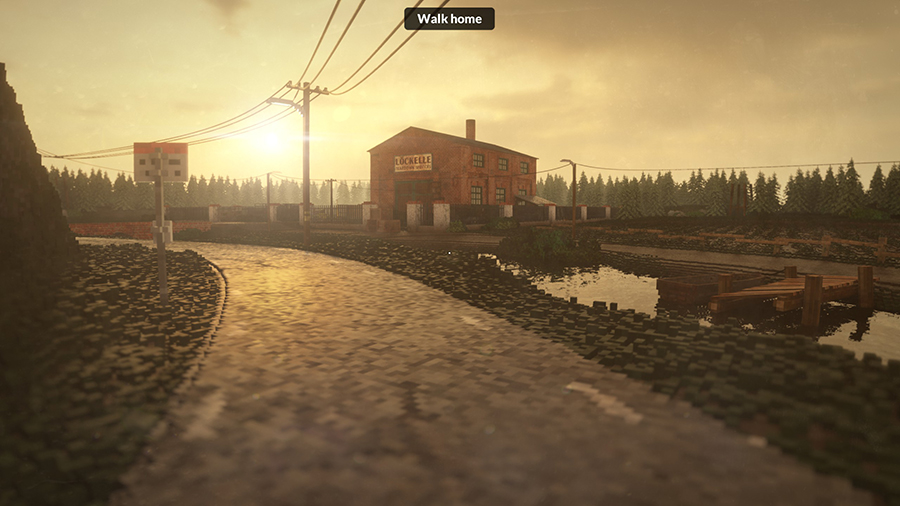
Task: Click the Walk home objective label
Action: pyautogui.click(x=449, y=18)
